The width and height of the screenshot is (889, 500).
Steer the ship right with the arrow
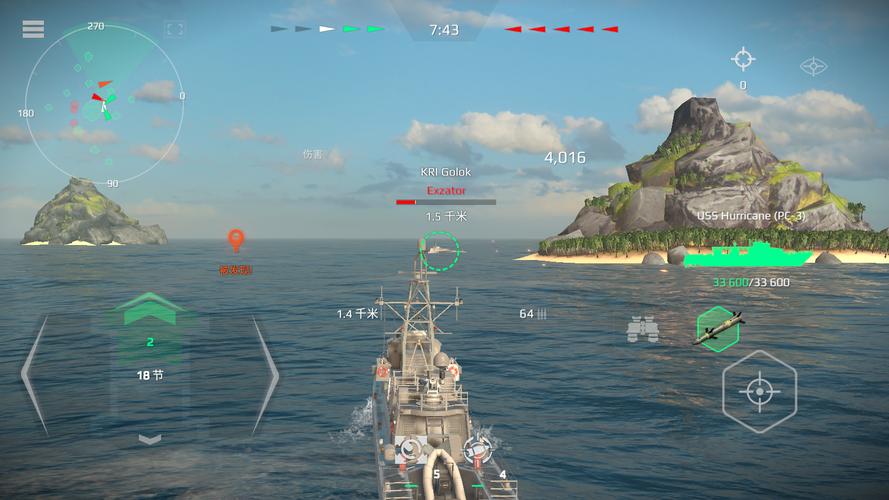(264, 374)
